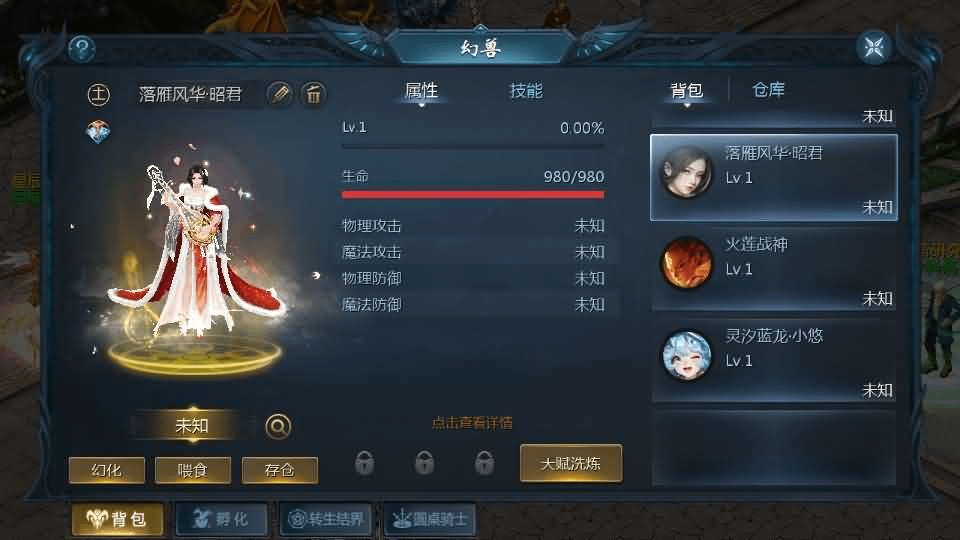
Task: Rename pet with pencil icon
Action: click(x=281, y=94)
